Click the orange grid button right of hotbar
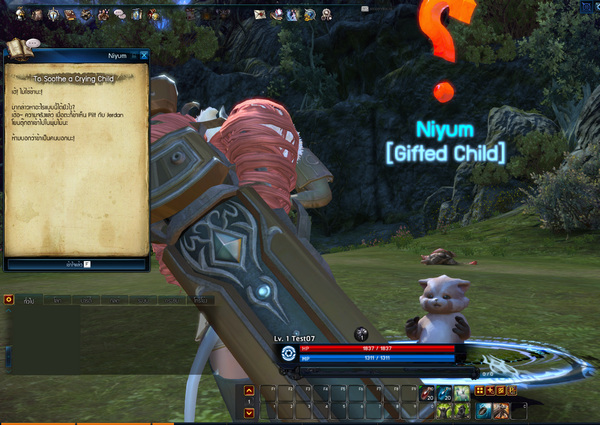The height and width of the screenshot is (425, 600). click(480, 391)
